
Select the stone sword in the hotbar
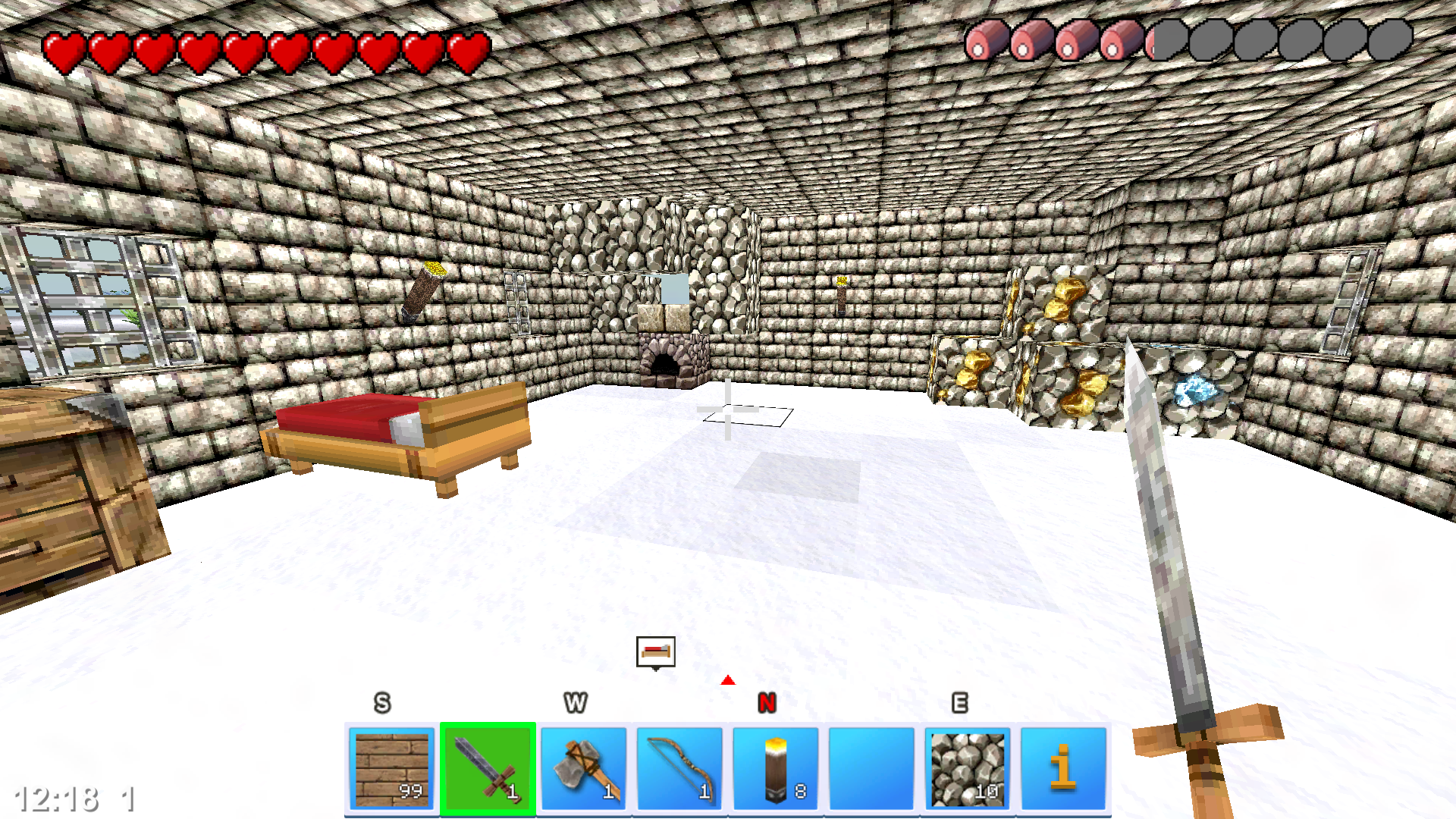pos(488,766)
